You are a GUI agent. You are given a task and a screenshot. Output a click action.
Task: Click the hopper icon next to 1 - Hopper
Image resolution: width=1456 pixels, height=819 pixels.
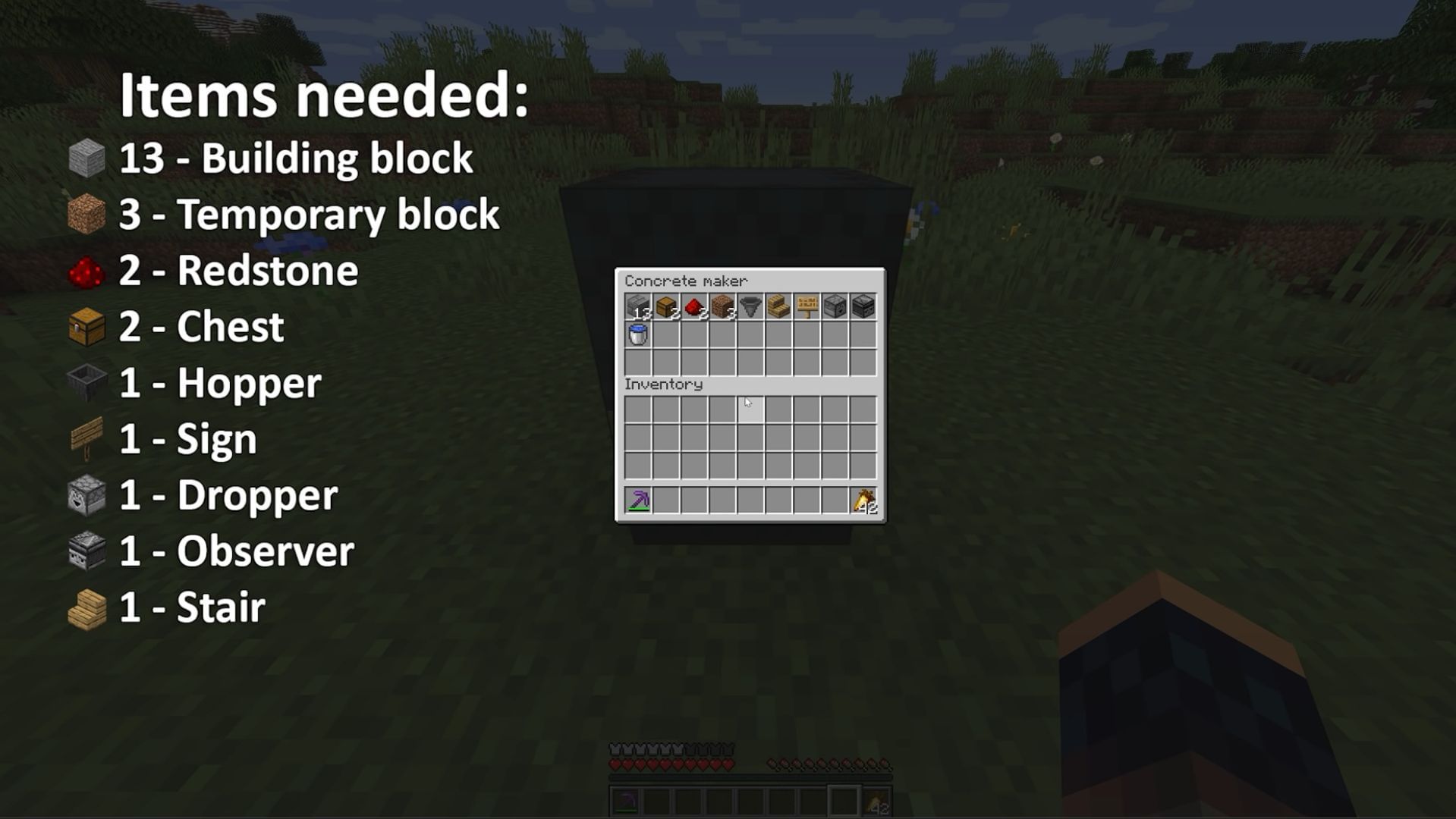86,383
